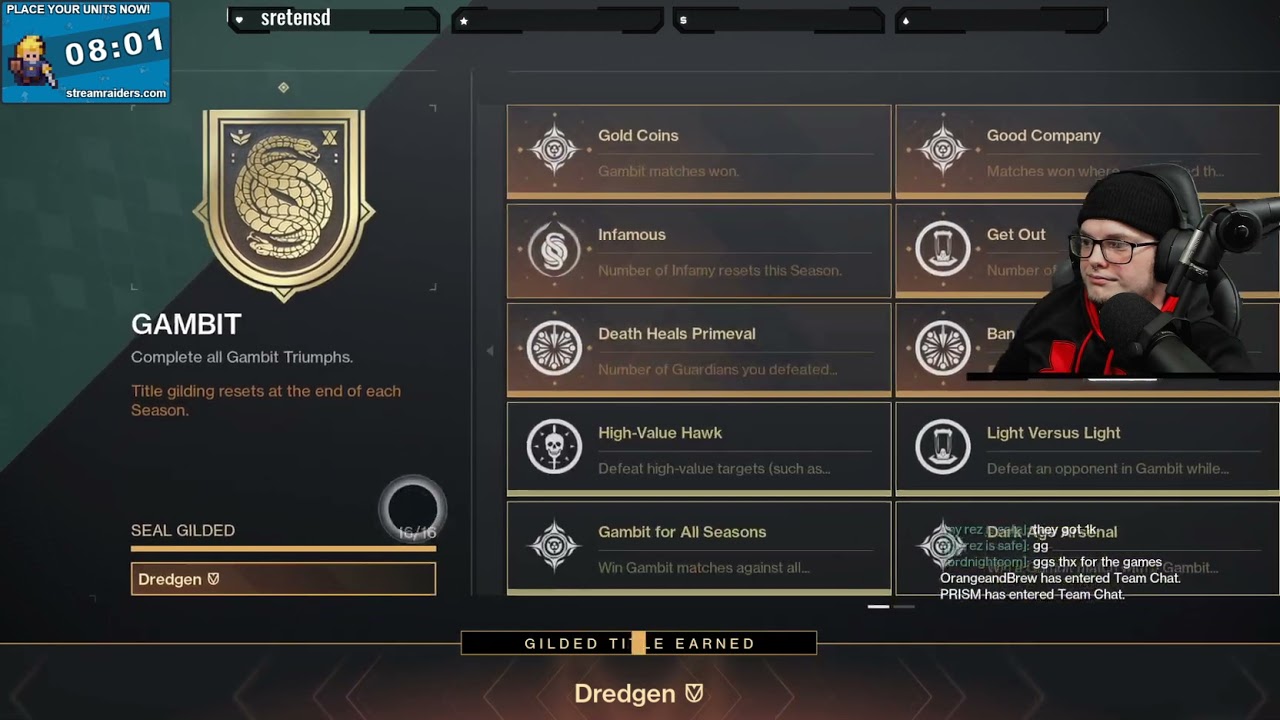Screen dimensions: 1280x720
Task: Choose the High-Value Hawk triumph
Action: click(698, 448)
